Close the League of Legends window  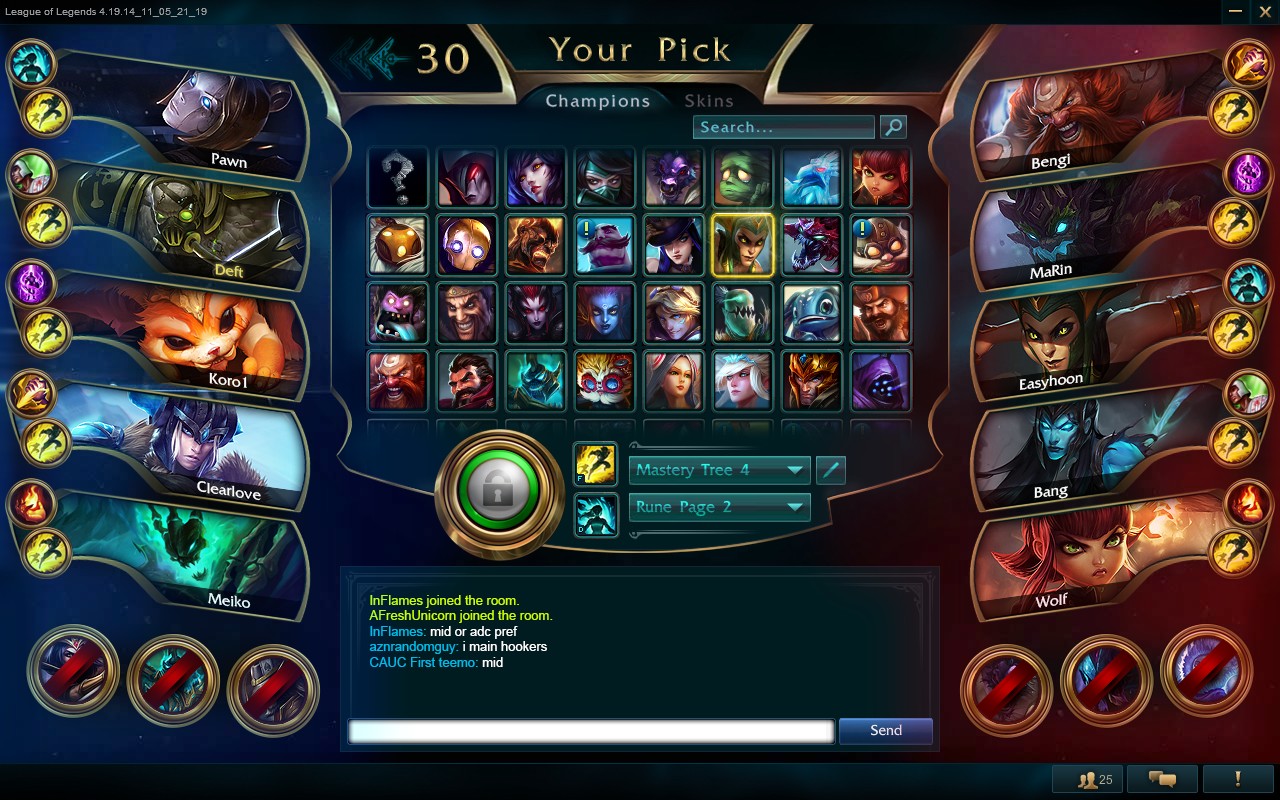tap(1266, 11)
